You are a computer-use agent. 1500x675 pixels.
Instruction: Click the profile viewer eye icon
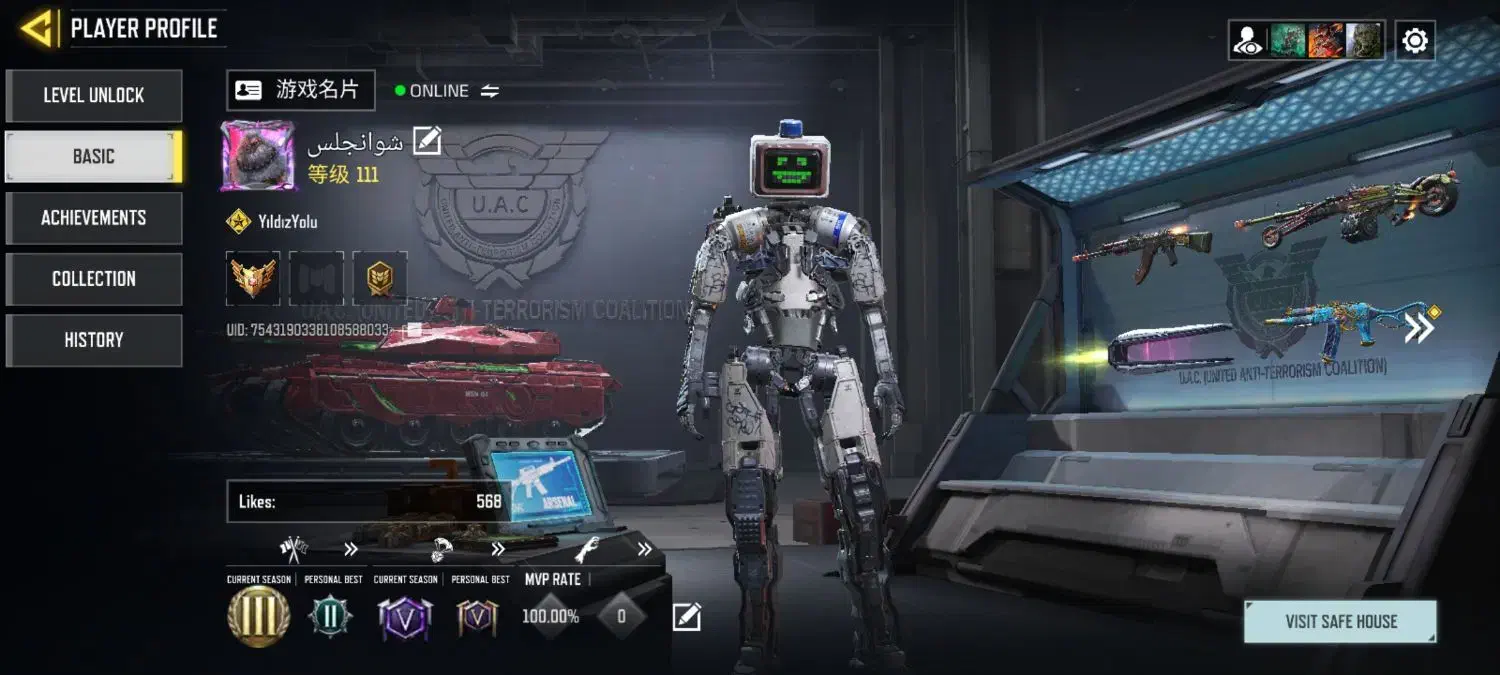tap(1248, 41)
